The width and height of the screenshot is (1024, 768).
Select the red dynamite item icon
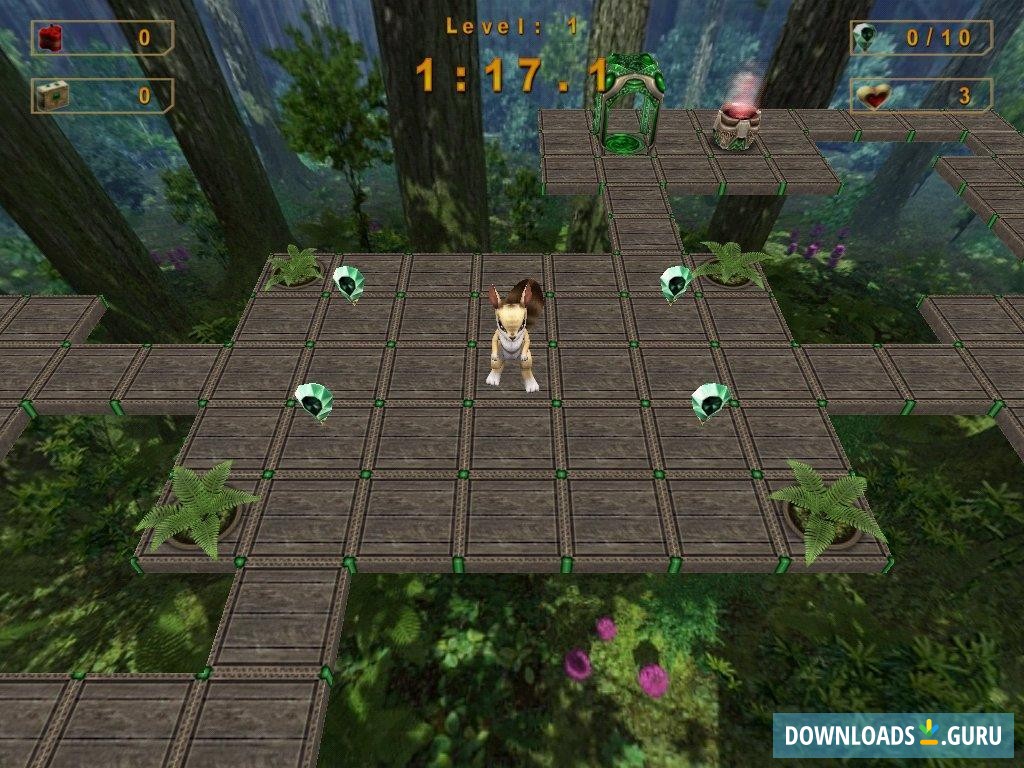point(51,38)
